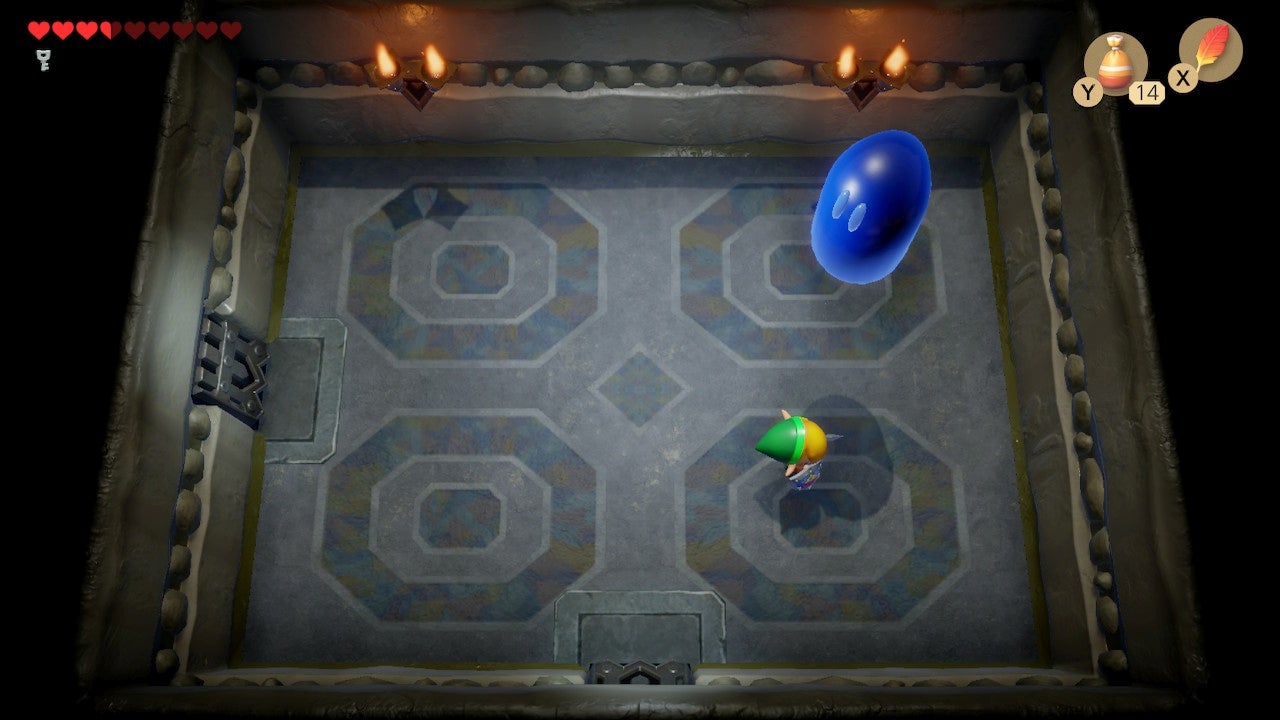Viewport: 1280px width, 720px height.
Task: Click the item count badge showing 14
Action: click(1146, 91)
